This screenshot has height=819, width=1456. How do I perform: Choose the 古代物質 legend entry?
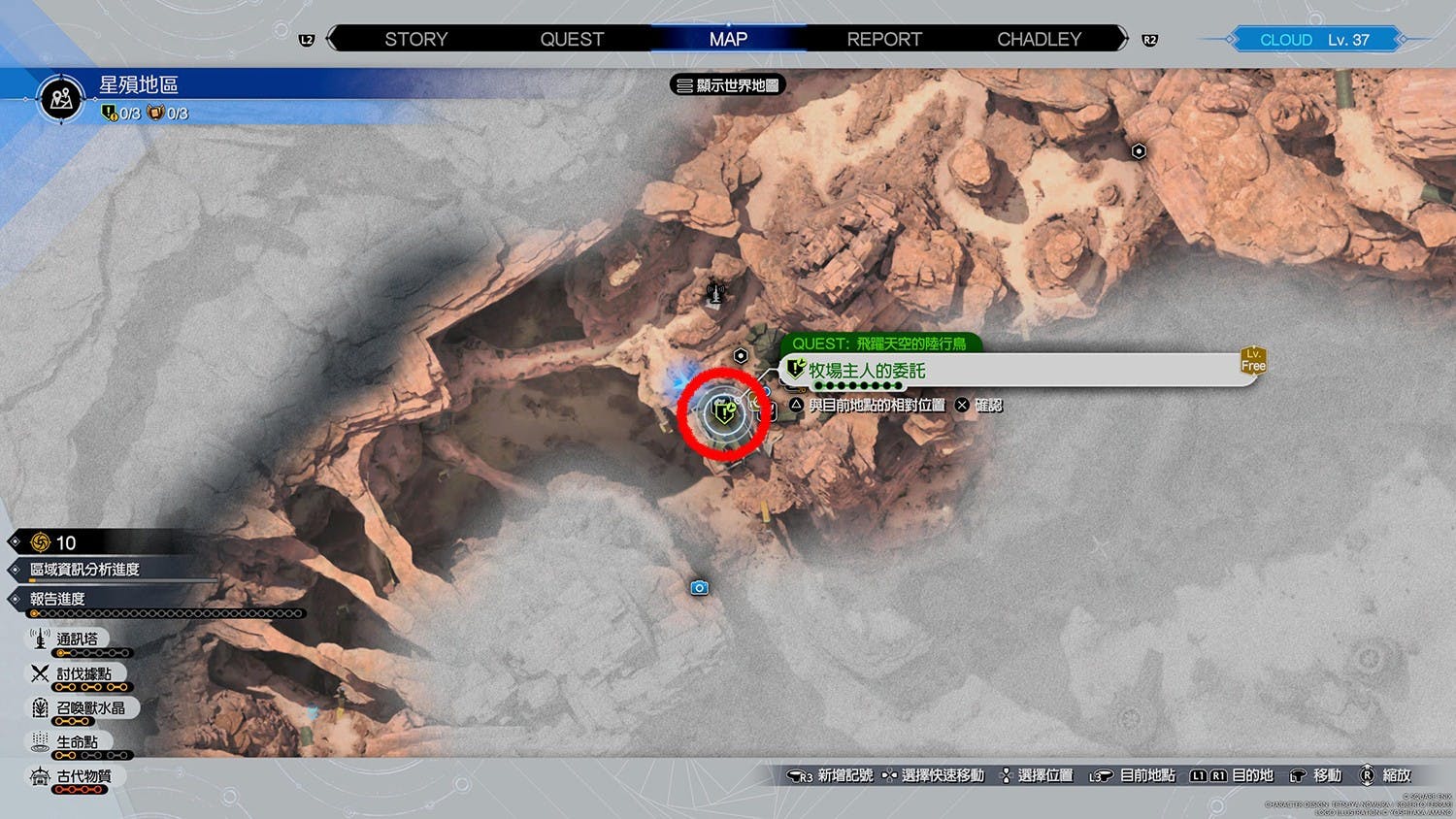point(83,776)
